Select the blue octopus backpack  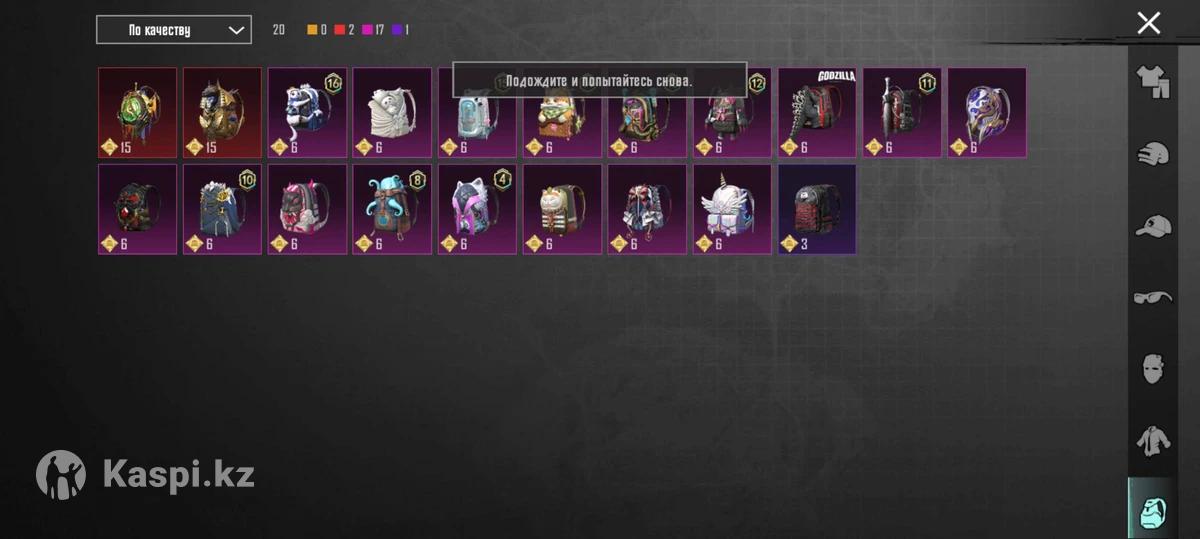coord(392,209)
